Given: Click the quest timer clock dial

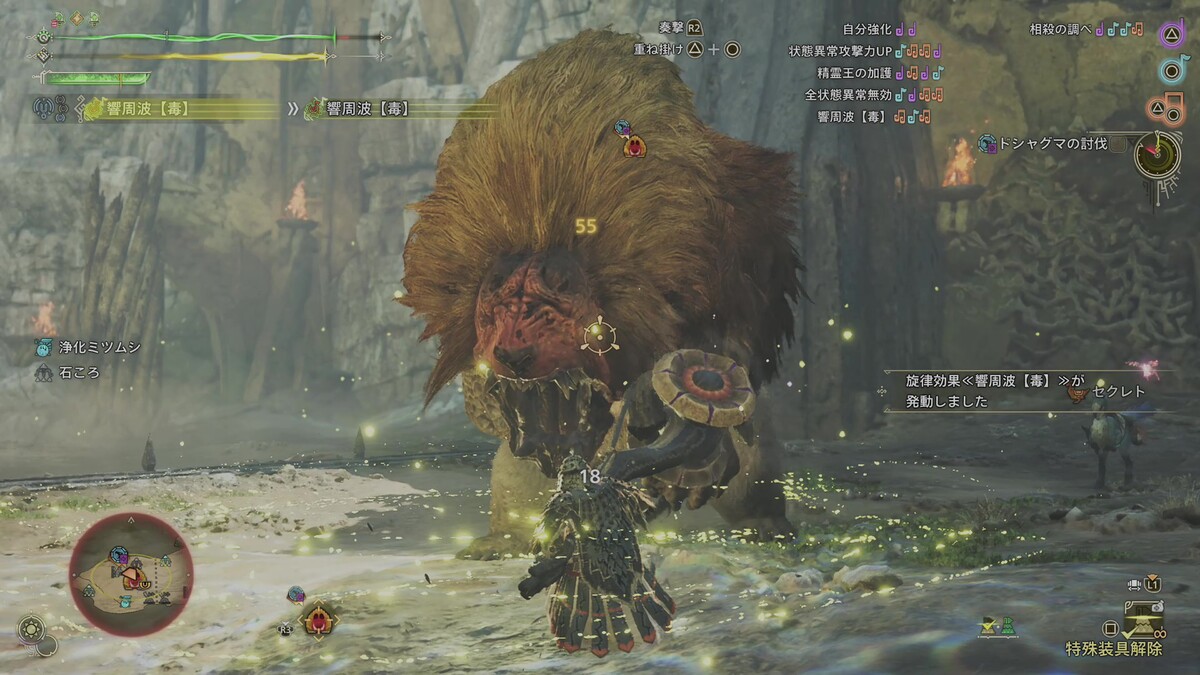Looking at the screenshot, I should 1157,156.
